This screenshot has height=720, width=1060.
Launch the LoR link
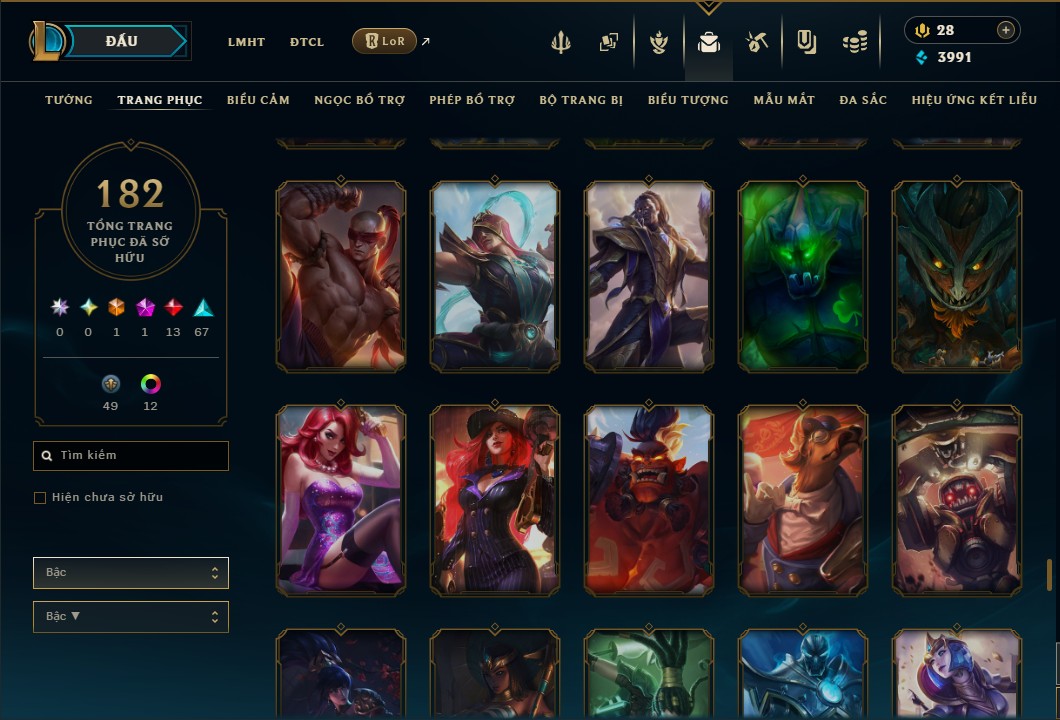click(x=385, y=41)
